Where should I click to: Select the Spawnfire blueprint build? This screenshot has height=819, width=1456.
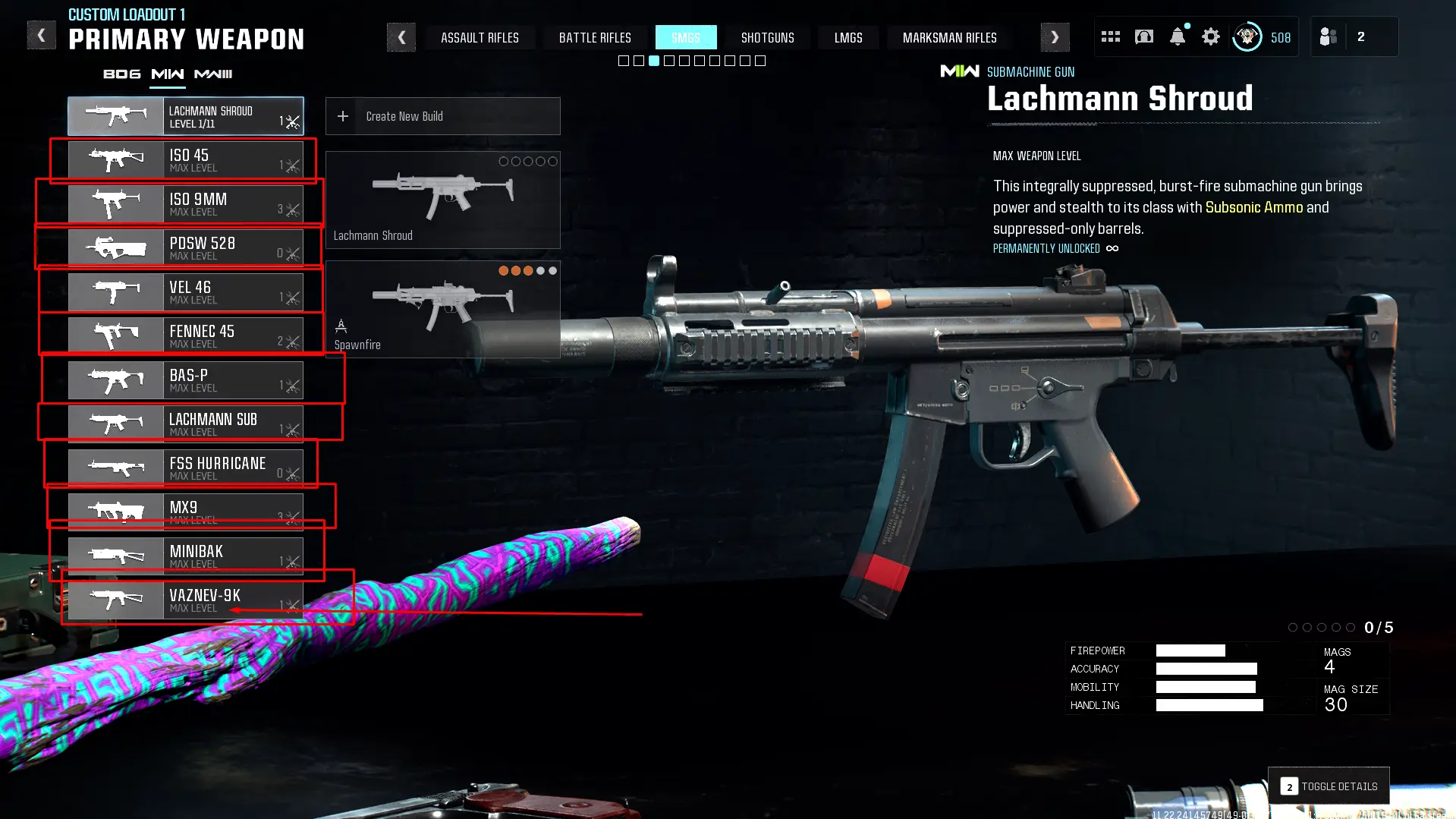tap(442, 309)
